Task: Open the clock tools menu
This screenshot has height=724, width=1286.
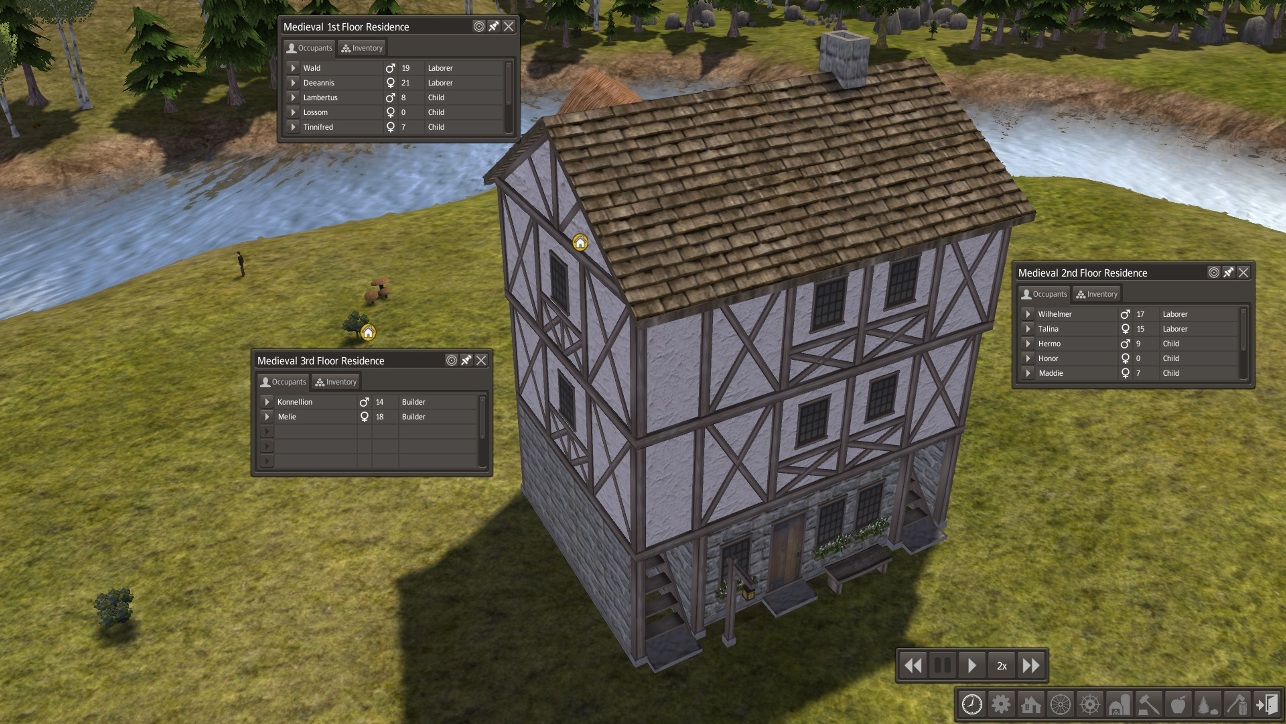Action: tap(971, 704)
